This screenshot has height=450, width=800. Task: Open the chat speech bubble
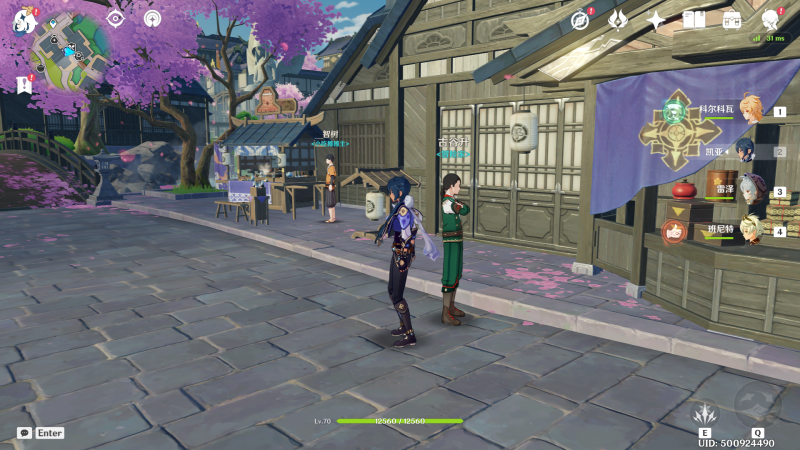click(23, 433)
